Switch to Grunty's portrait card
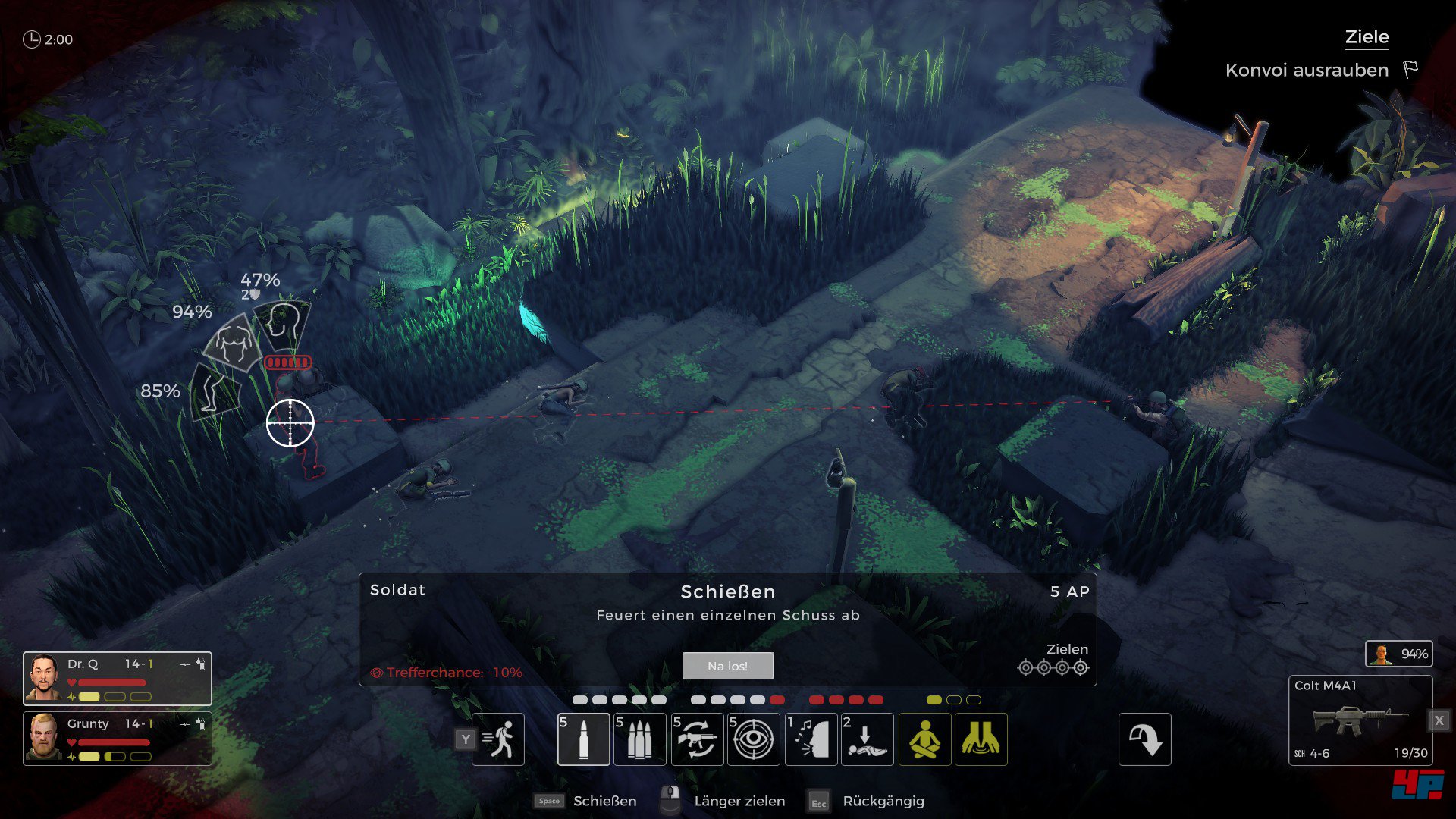1456x819 pixels. coord(118,738)
